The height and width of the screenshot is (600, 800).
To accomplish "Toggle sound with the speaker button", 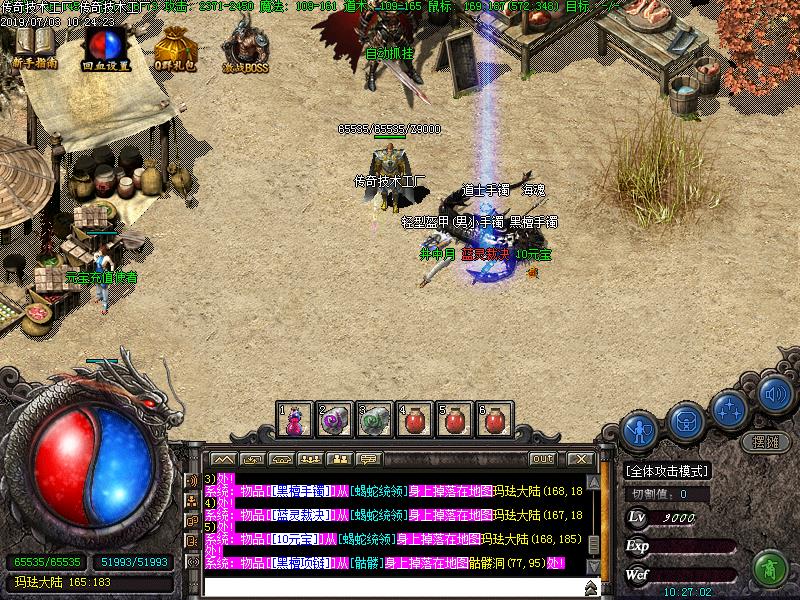I will pos(773,394).
